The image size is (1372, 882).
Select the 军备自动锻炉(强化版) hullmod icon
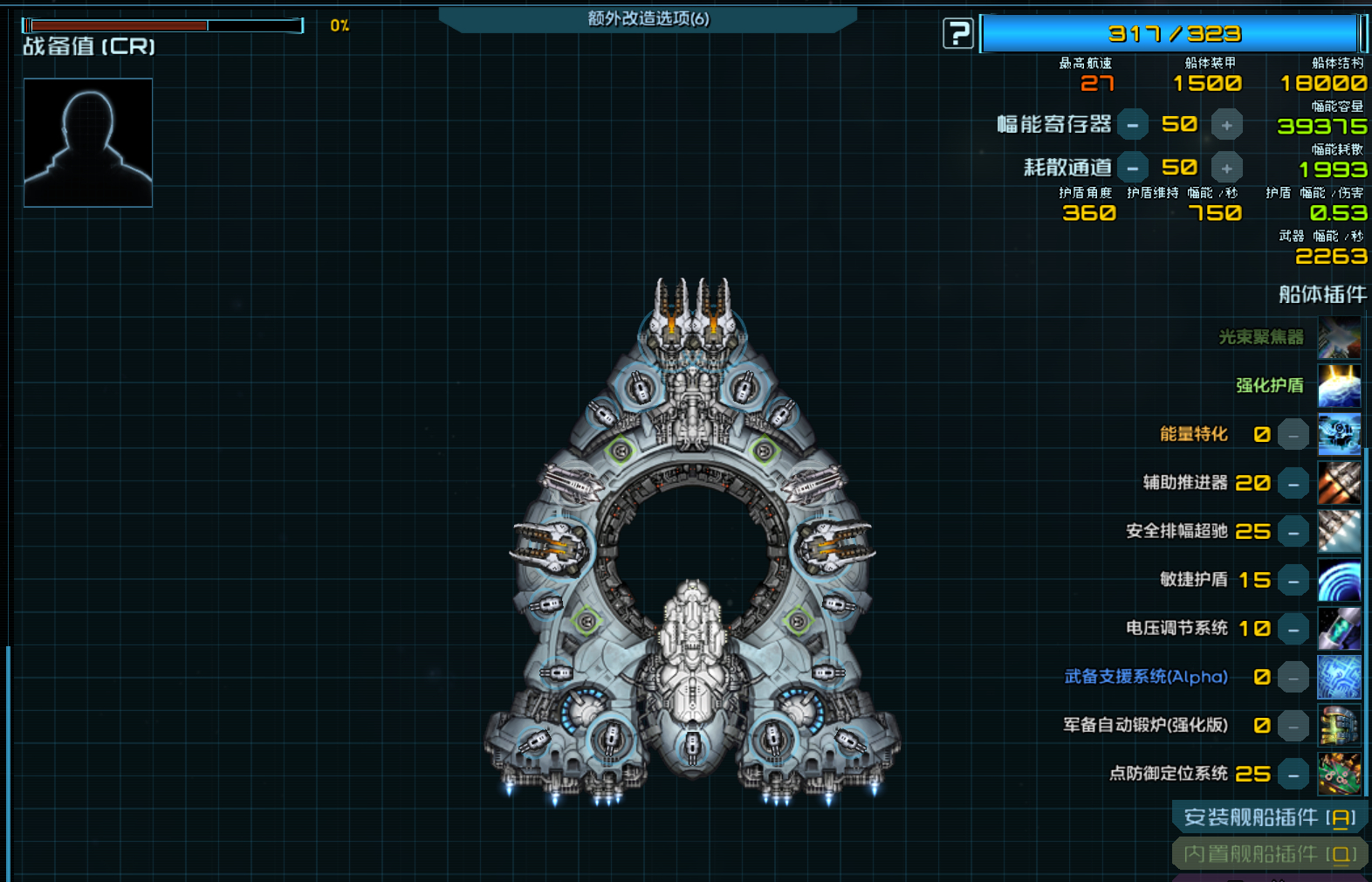pos(1339,726)
